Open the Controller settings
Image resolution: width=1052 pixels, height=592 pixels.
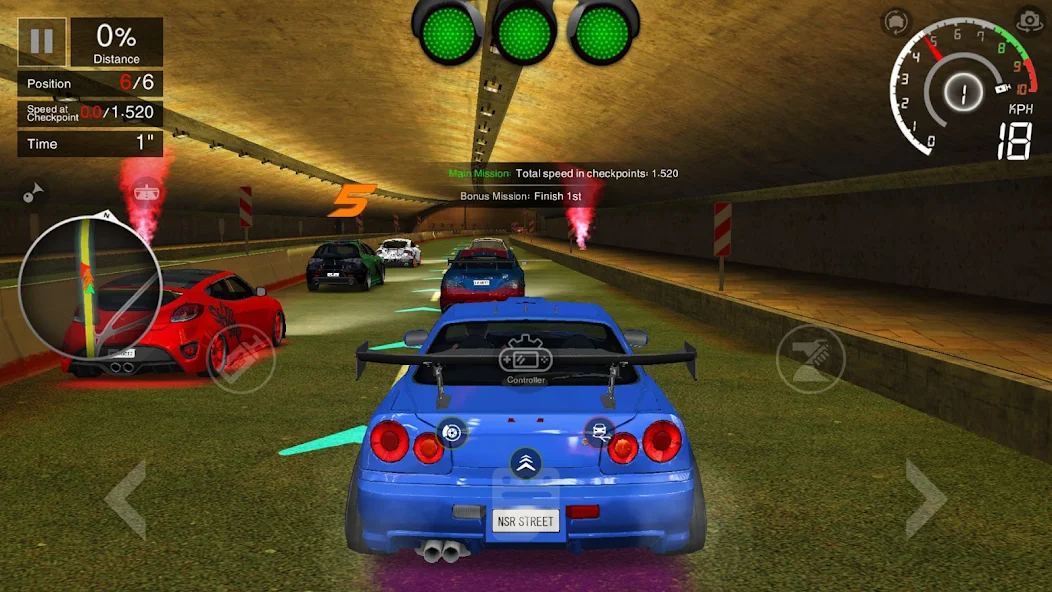pyautogui.click(x=526, y=361)
